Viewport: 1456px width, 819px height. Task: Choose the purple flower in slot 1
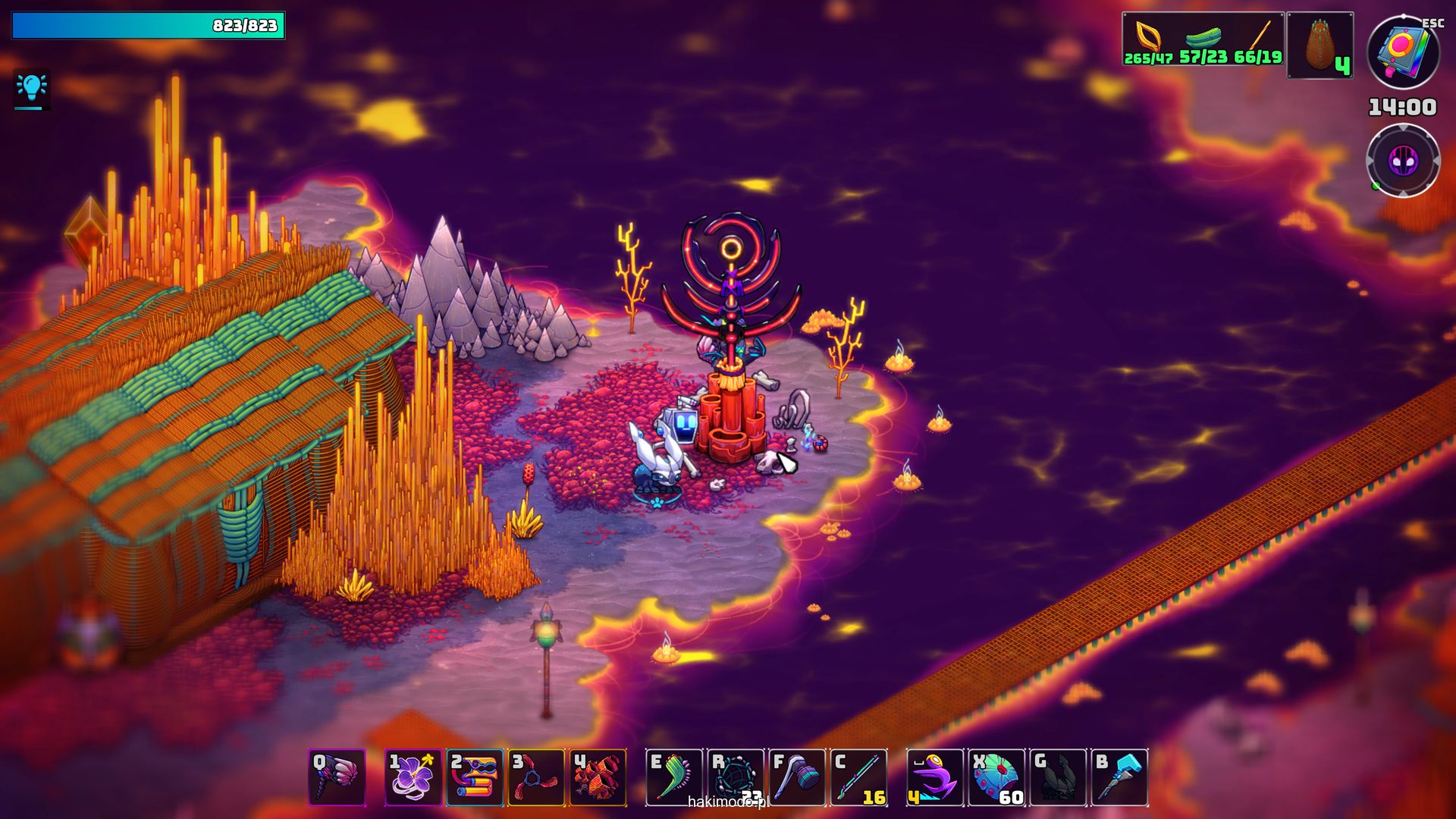413,777
